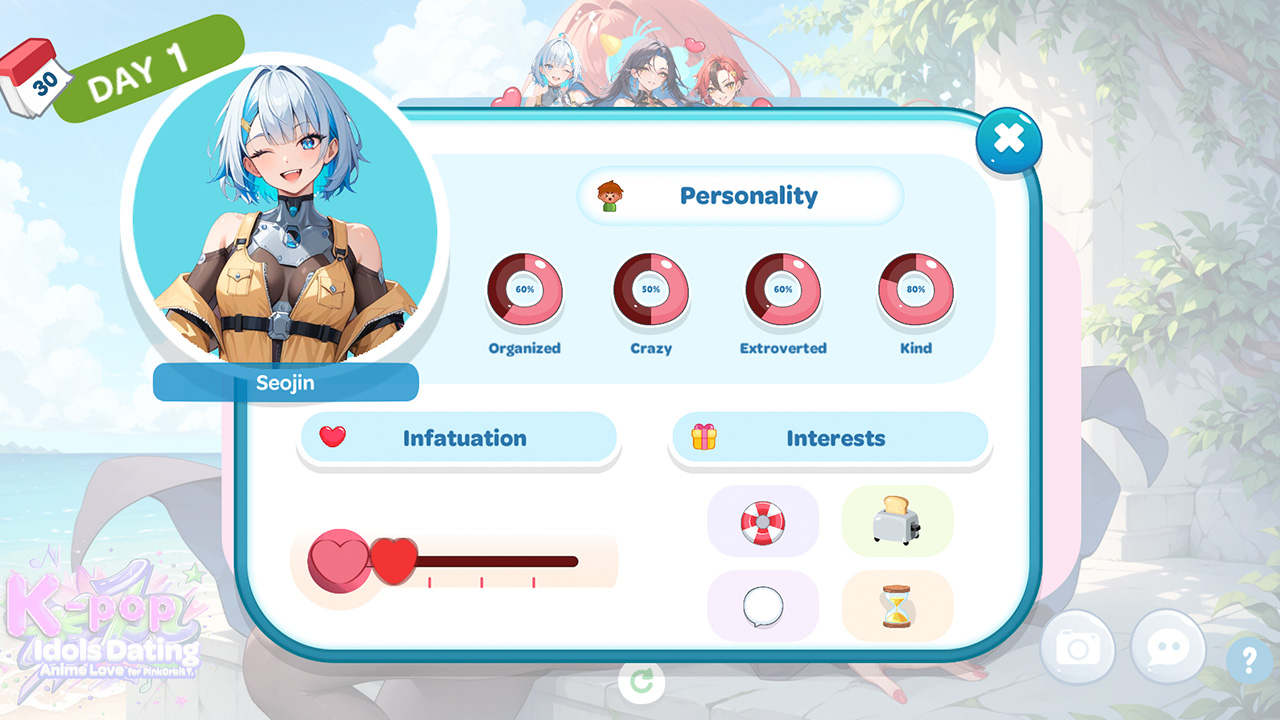Click the Seojin name banner
Screen dimensions: 1280x720
coord(287,383)
